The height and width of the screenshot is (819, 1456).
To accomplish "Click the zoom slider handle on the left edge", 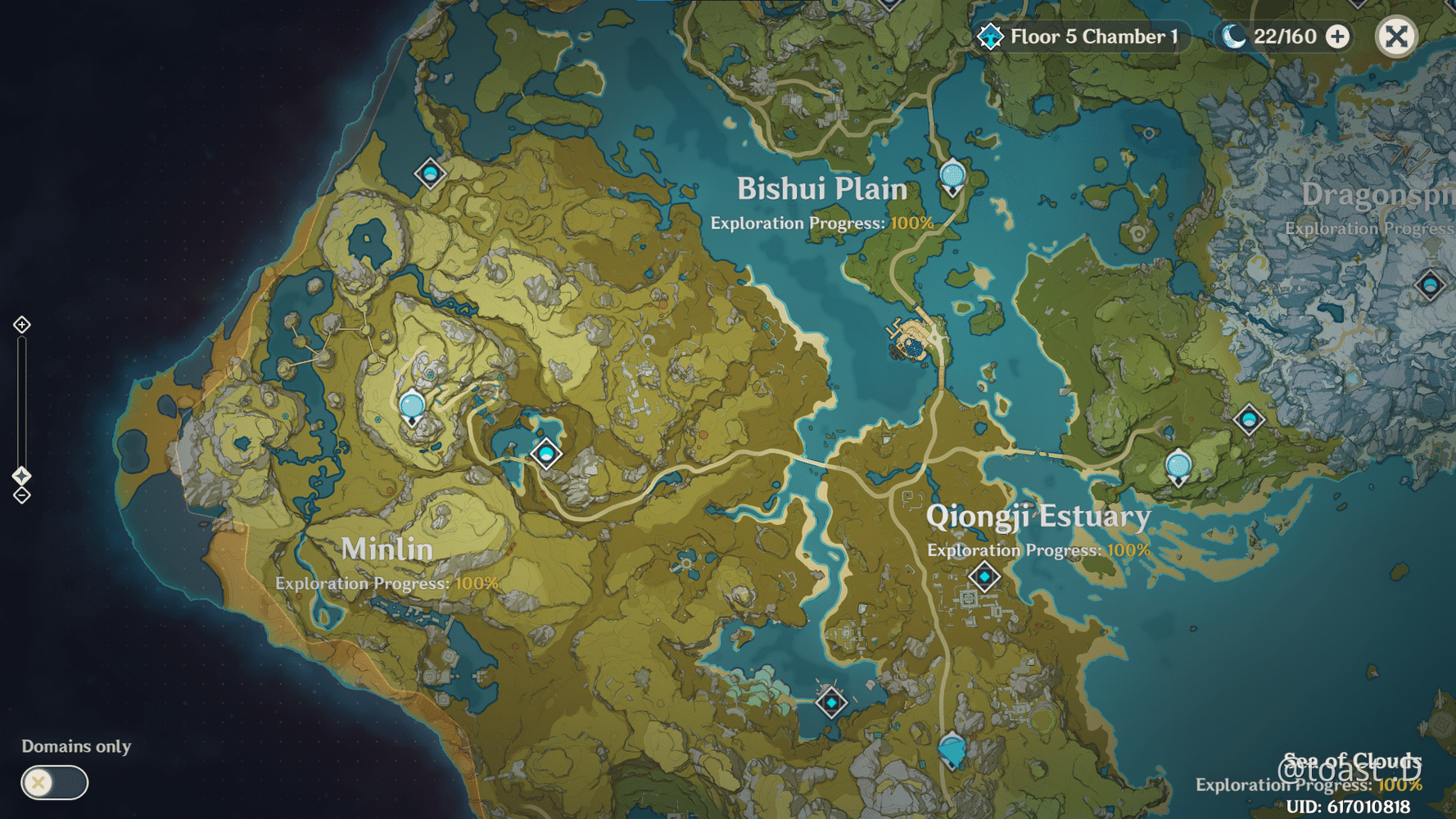I will point(21,473).
